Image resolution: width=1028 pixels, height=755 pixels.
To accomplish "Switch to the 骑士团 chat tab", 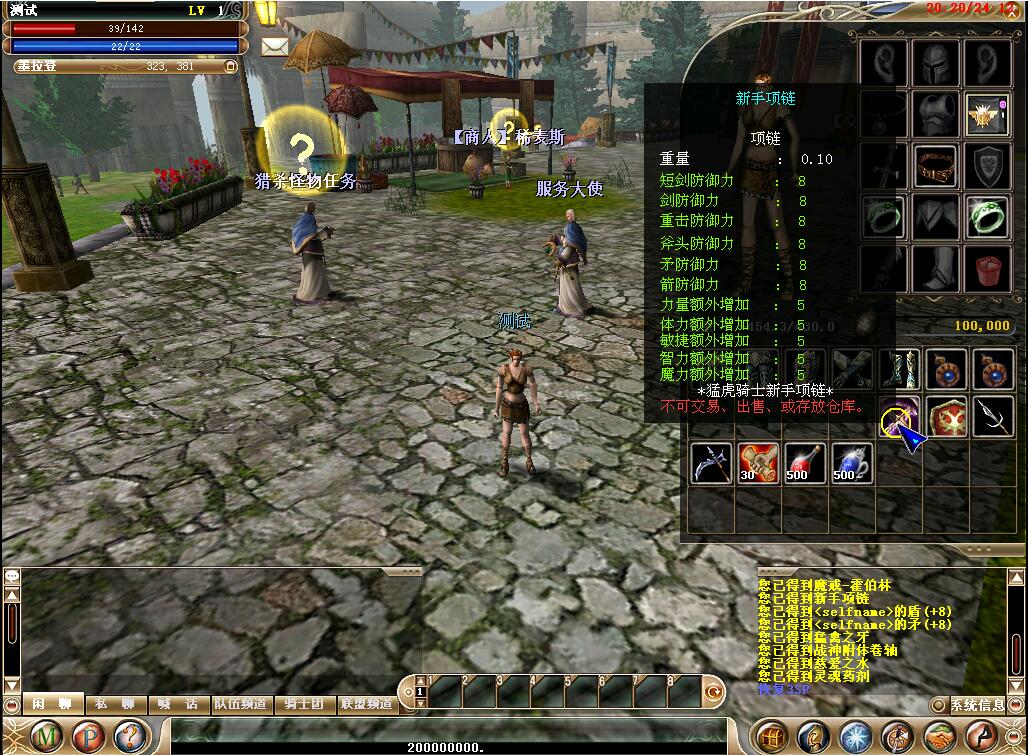I will [x=304, y=704].
